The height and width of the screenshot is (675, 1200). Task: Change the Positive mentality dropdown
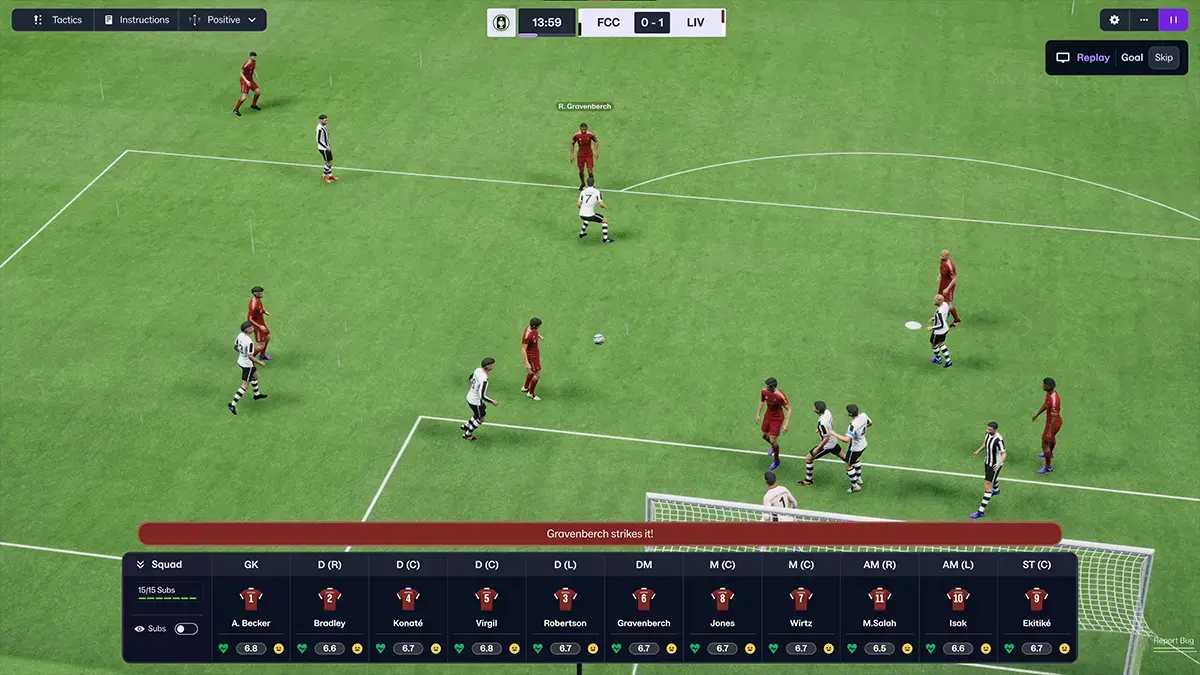pyautogui.click(x=223, y=20)
